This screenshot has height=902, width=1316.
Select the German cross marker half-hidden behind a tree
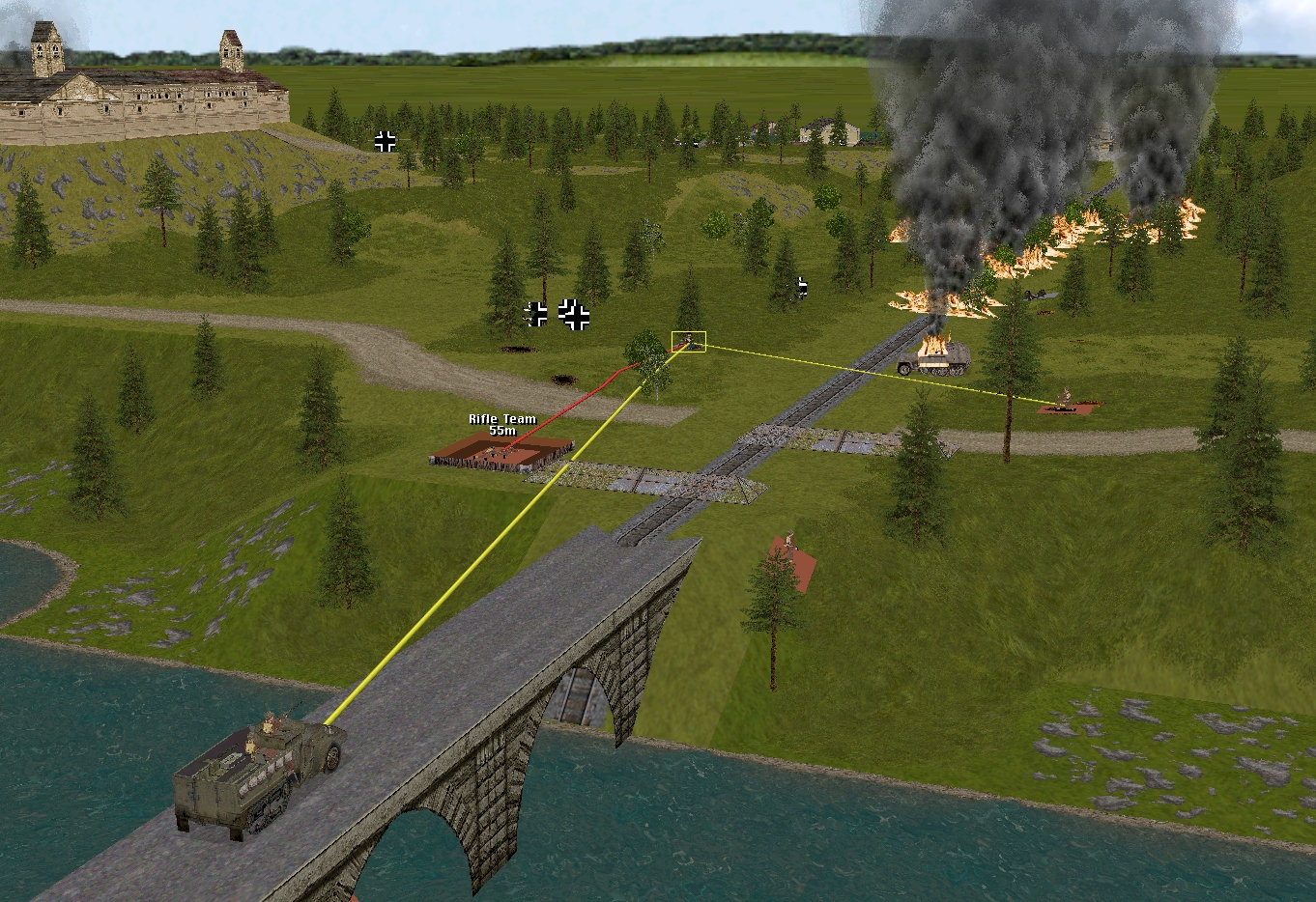pyautogui.click(x=800, y=287)
